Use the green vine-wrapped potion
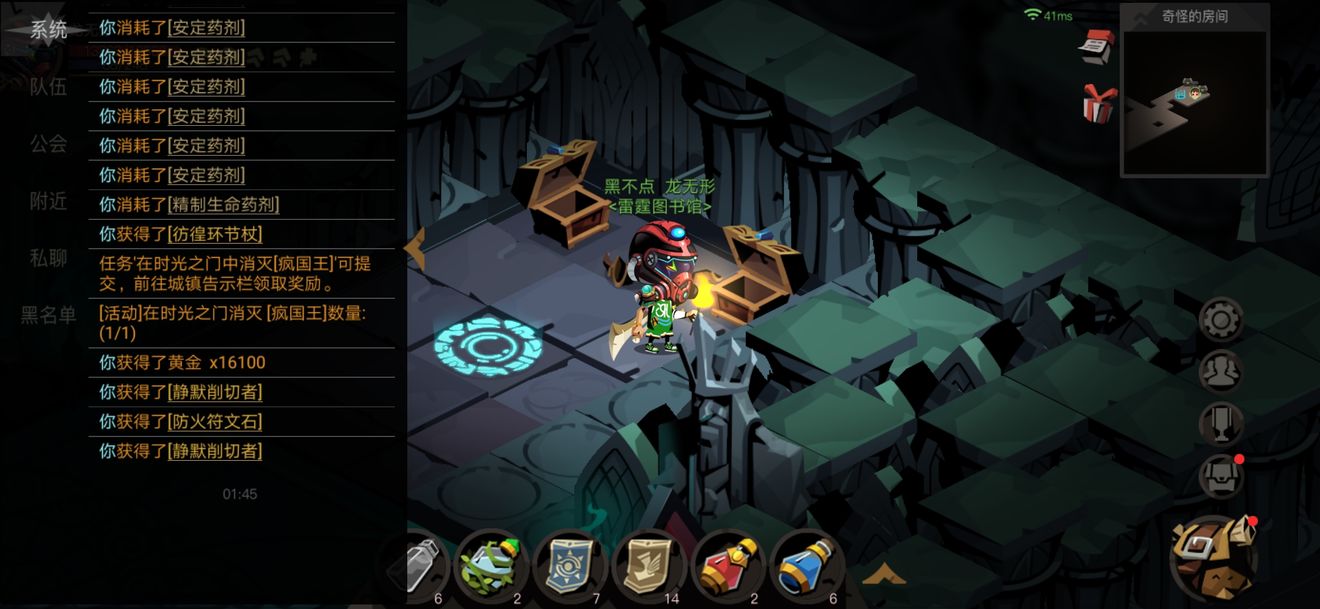This screenshot has height=609, width=1320. 491,566
